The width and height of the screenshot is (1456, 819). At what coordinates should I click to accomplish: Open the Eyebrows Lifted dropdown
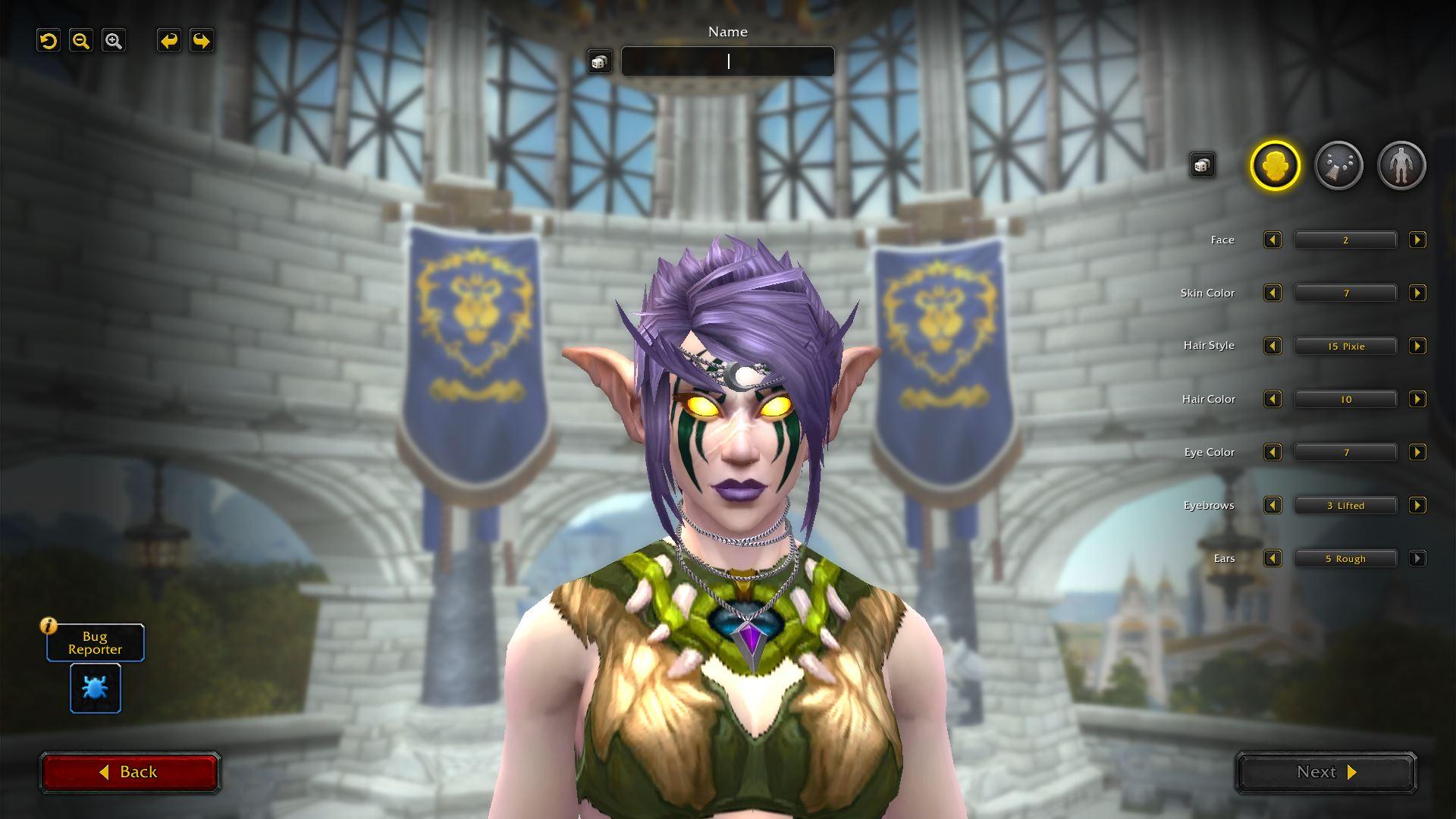(x=1345, y=506)
